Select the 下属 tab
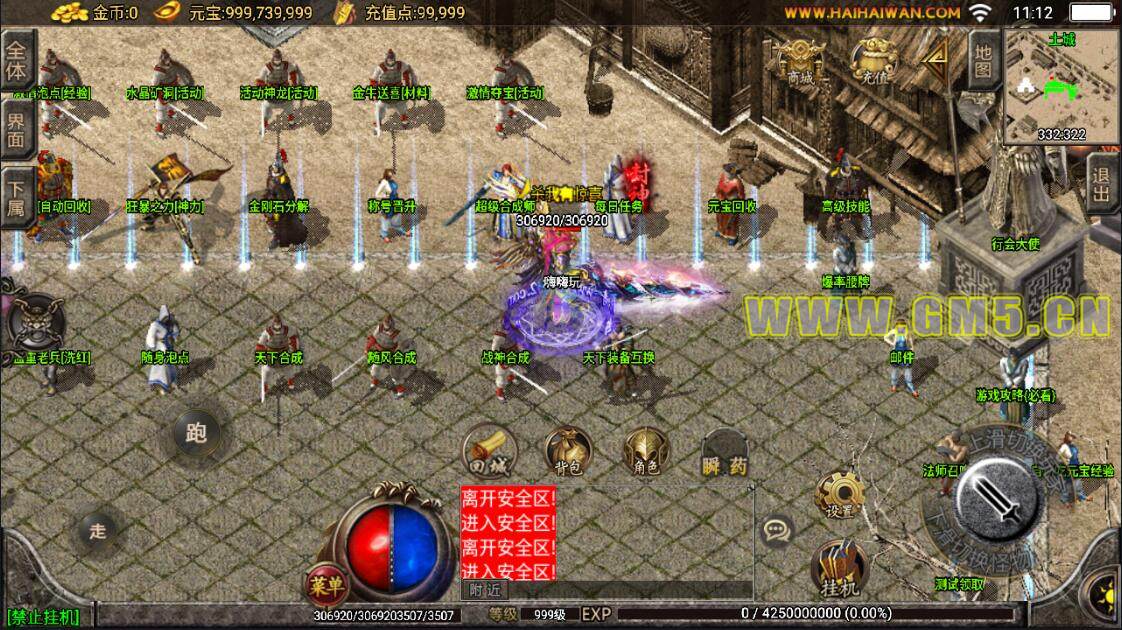 click(x=16, y=196)
